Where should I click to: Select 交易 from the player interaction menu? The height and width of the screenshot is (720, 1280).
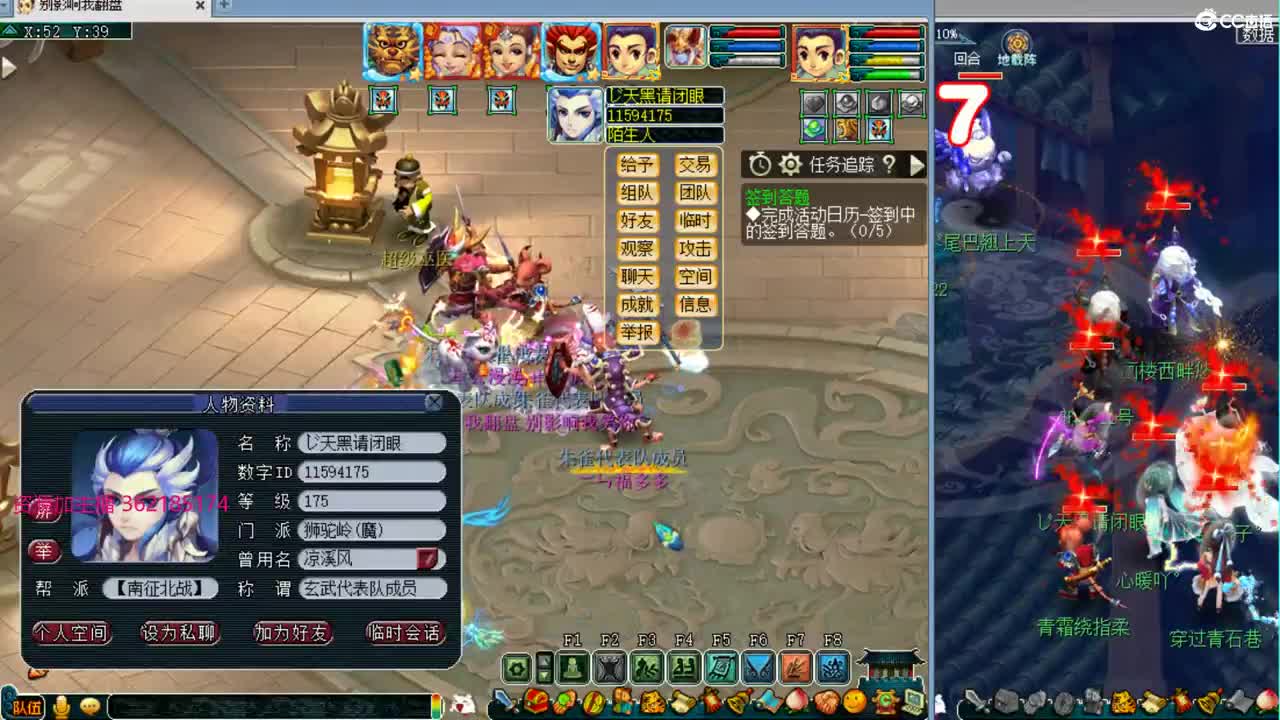point(697,165)
